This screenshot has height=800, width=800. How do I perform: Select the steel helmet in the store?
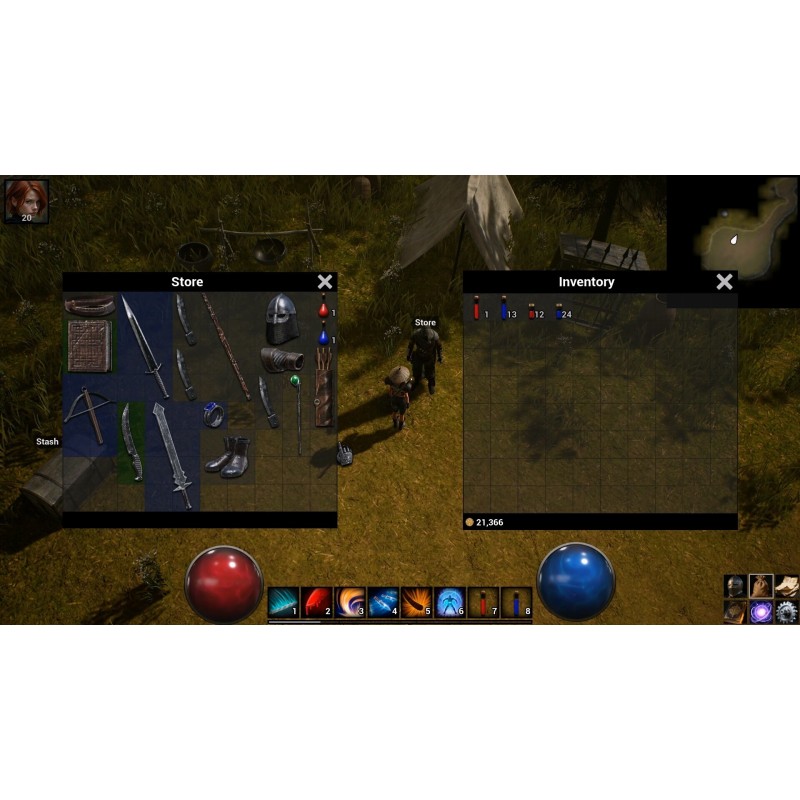click(282, 319)
